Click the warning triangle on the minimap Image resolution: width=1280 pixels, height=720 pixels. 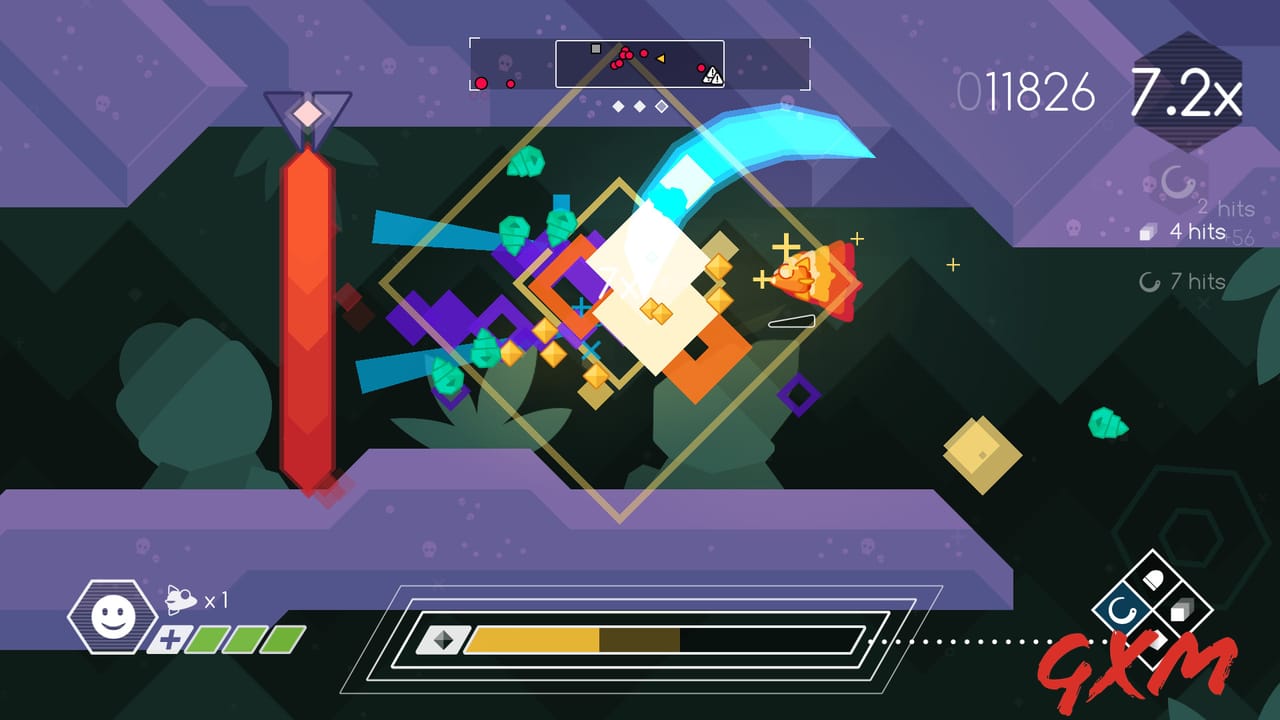tap(715, 73)
